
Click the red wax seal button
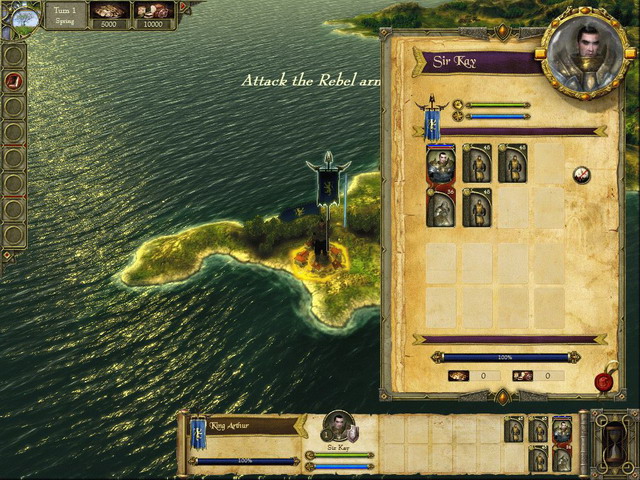(x=604, y=380)
